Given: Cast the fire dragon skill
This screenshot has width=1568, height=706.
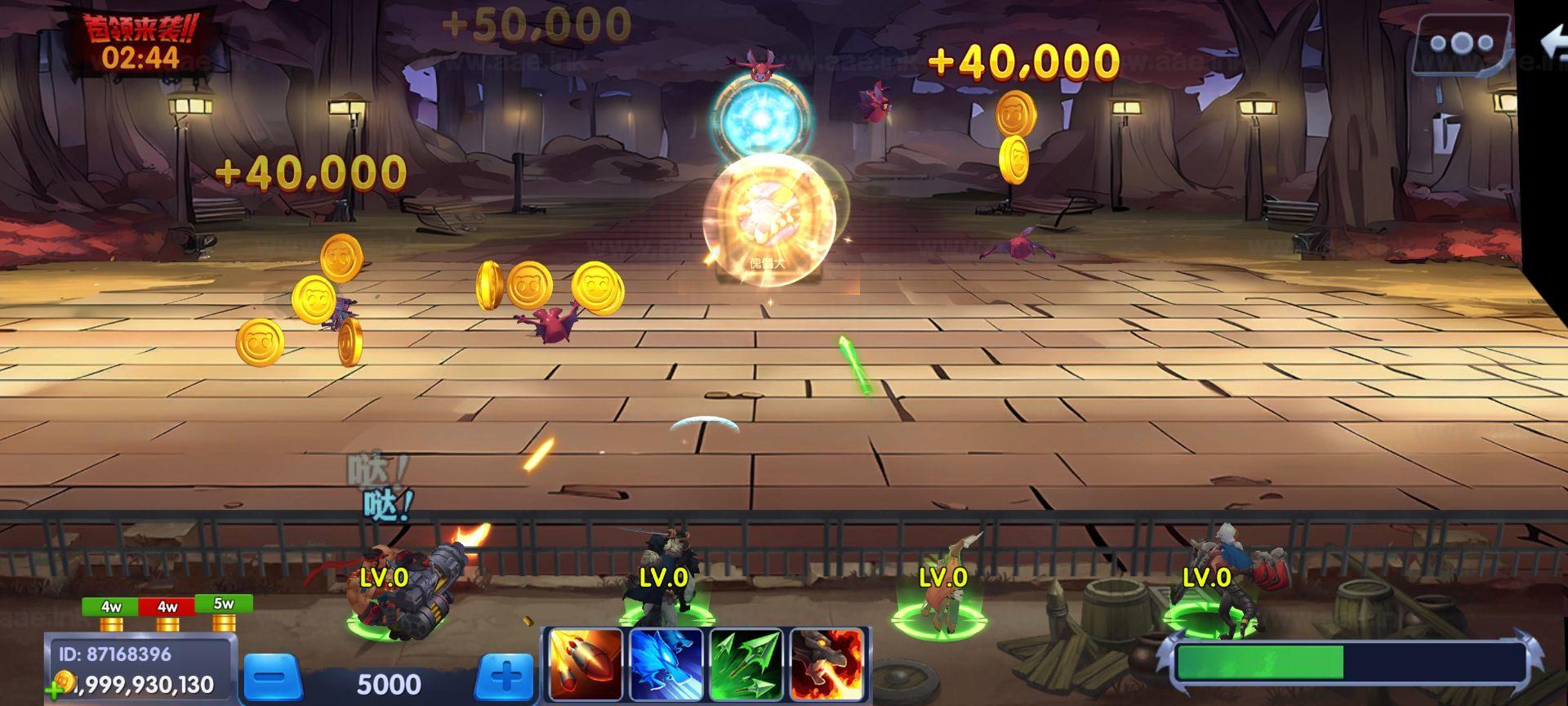Looking at the screenshot, I should point(826,665).
